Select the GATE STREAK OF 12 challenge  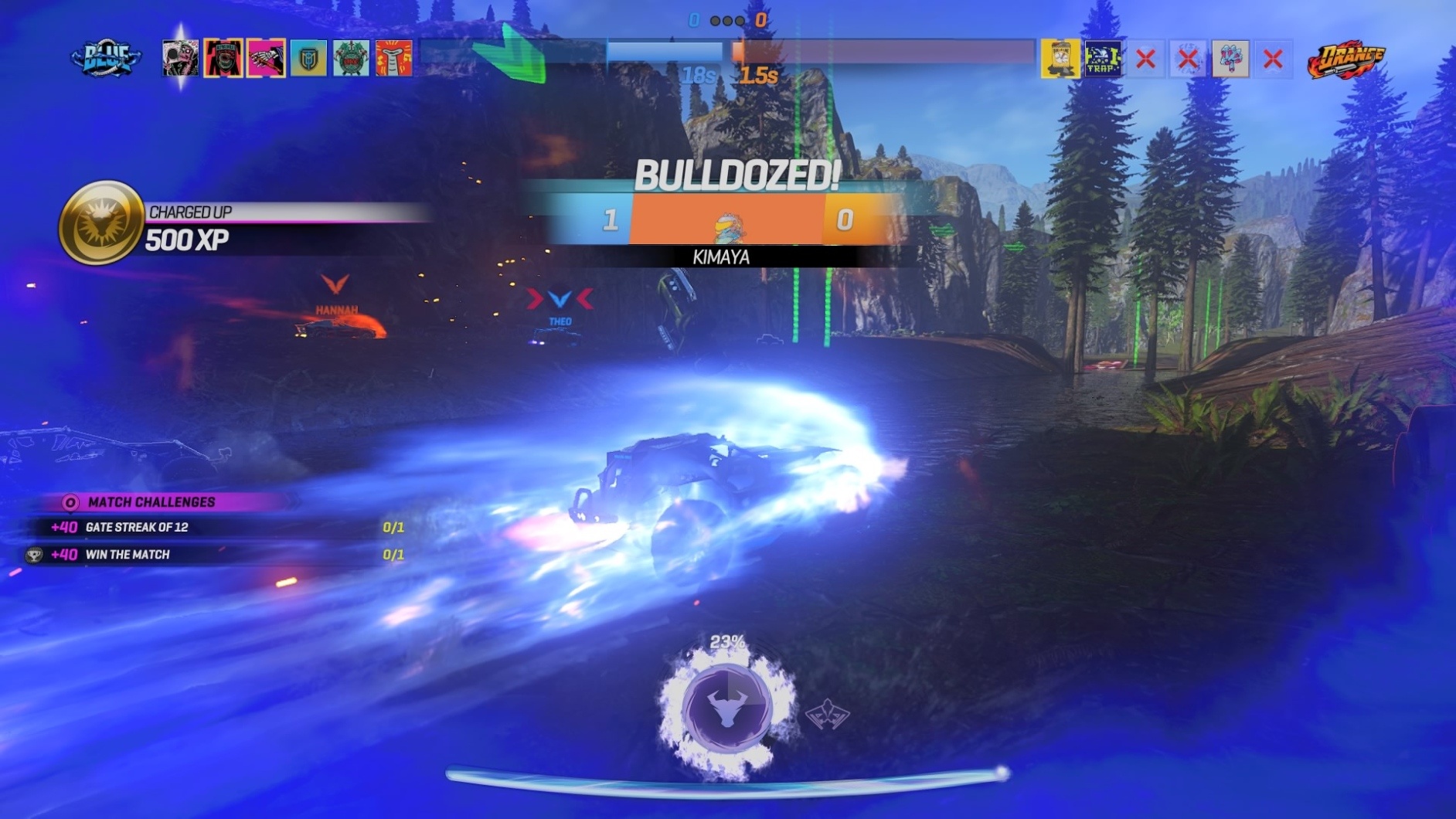click(x=138, y=529)
